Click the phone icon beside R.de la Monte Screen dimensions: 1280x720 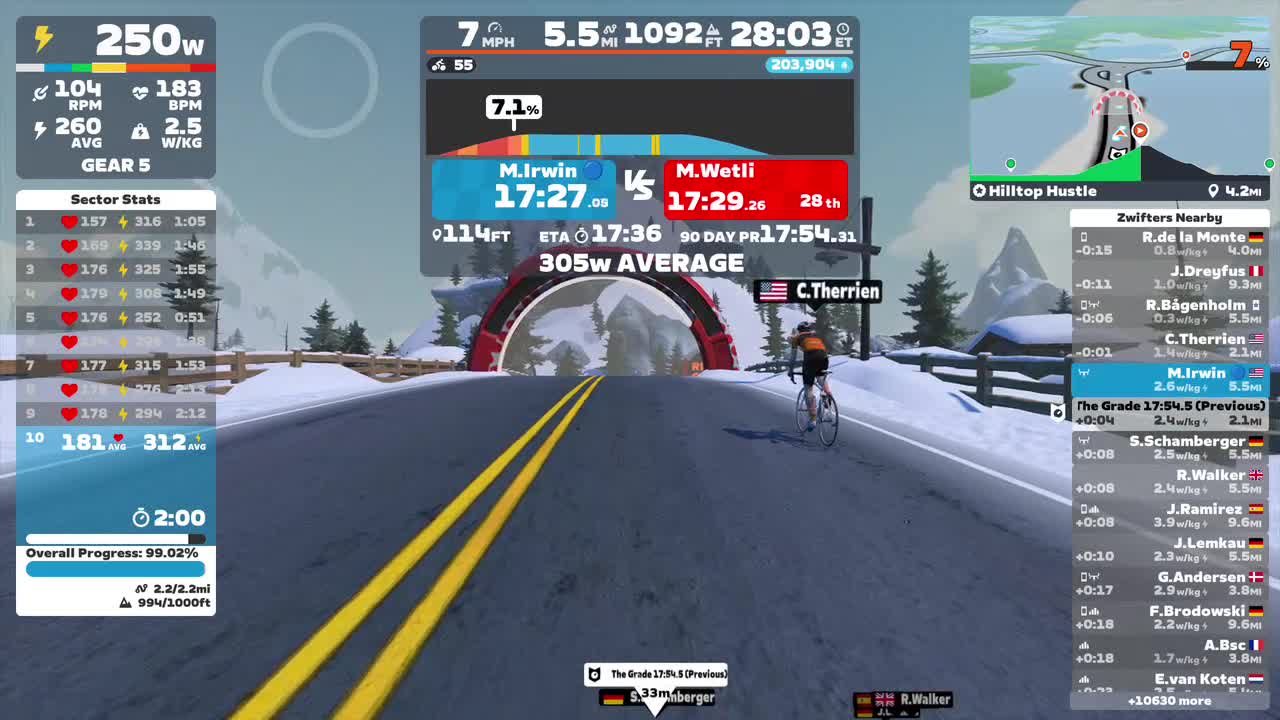click(x=1083, y=237)
